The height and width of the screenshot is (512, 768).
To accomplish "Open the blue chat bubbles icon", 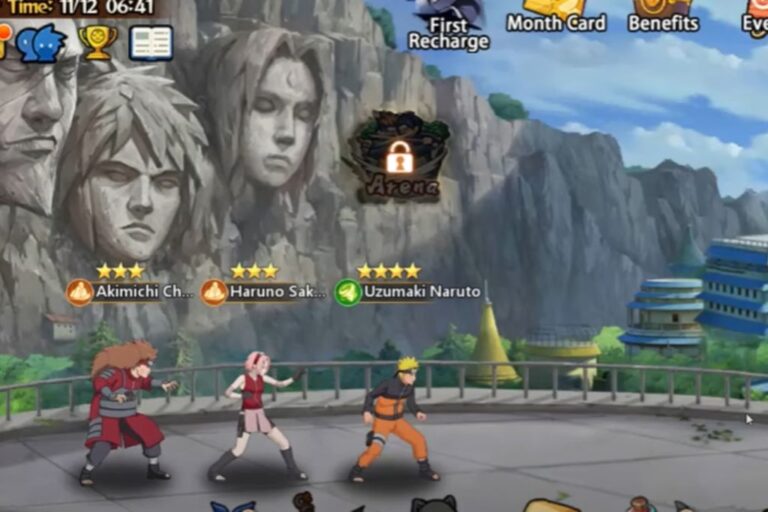I will tap(41, 43).
